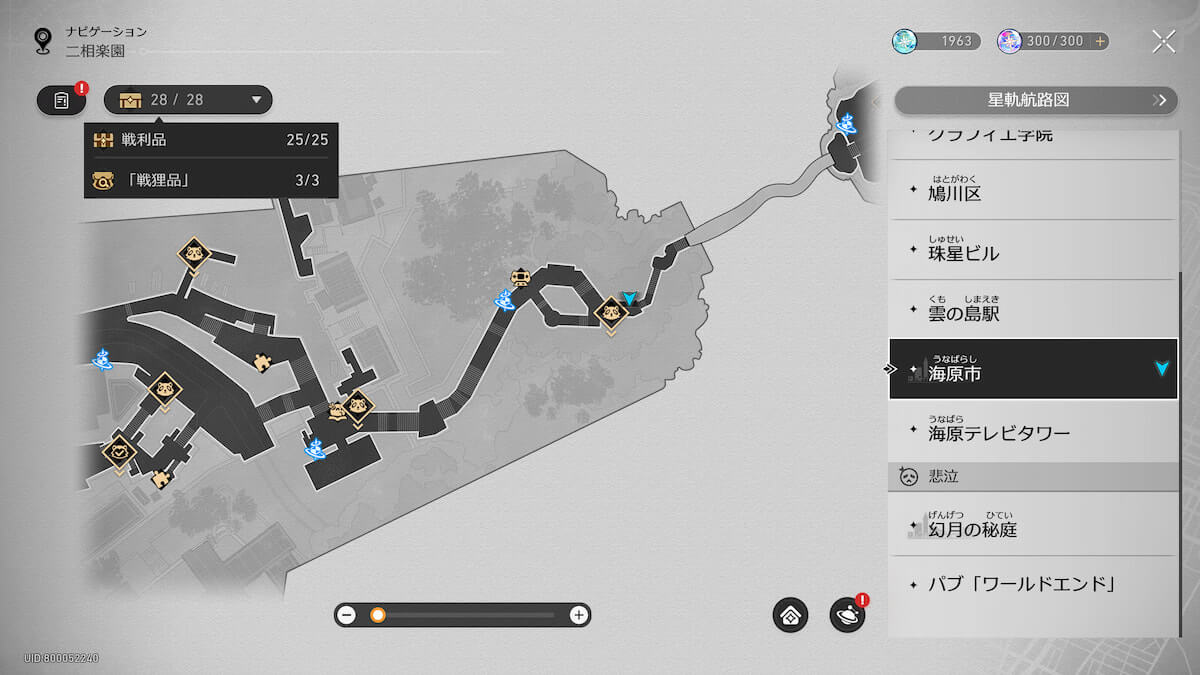Zoom out the map with minus button
The image size is (1200, 675).
click(x=347, y=615)
